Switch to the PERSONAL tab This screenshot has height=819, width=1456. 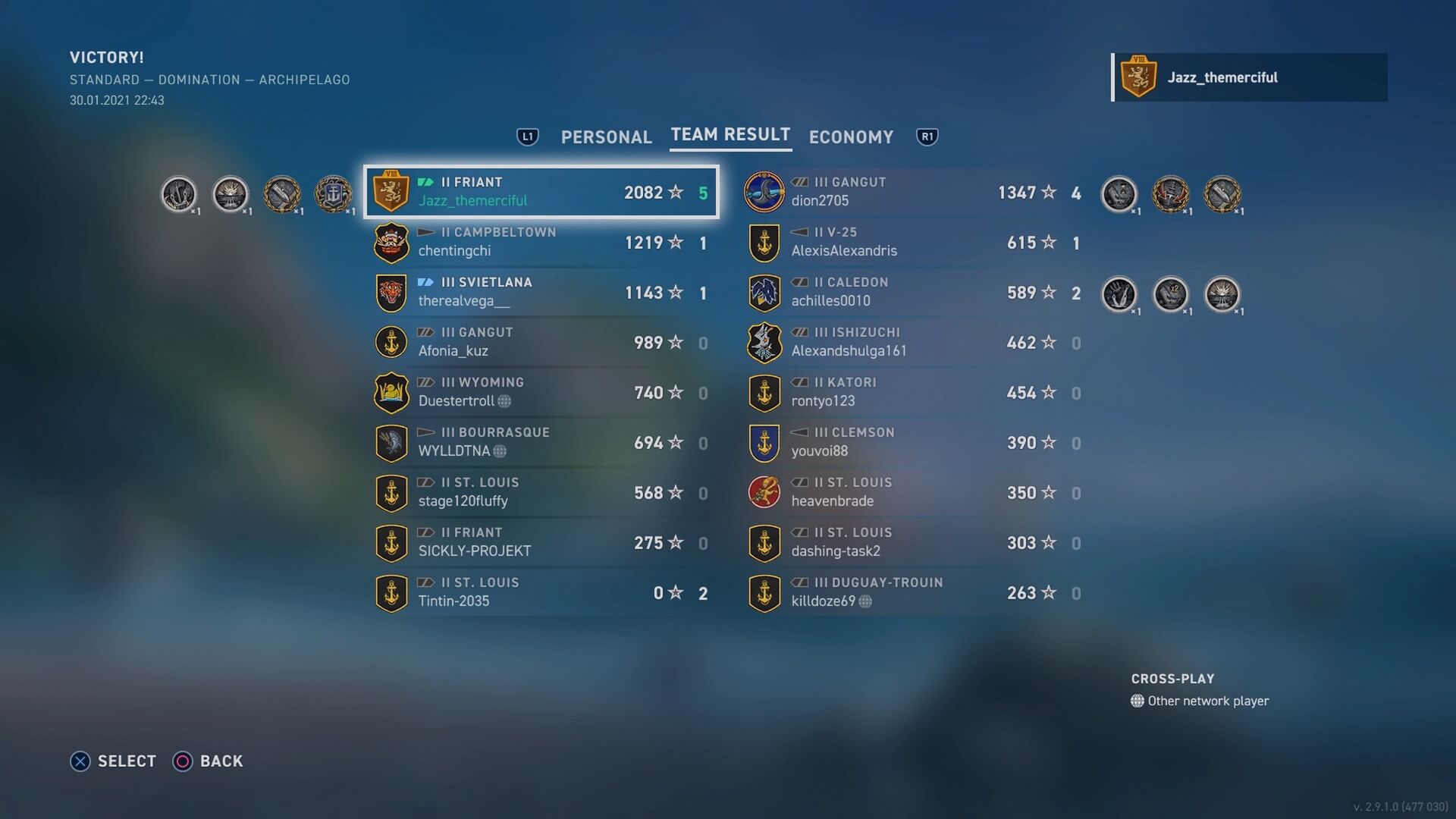tap(606, 137)
